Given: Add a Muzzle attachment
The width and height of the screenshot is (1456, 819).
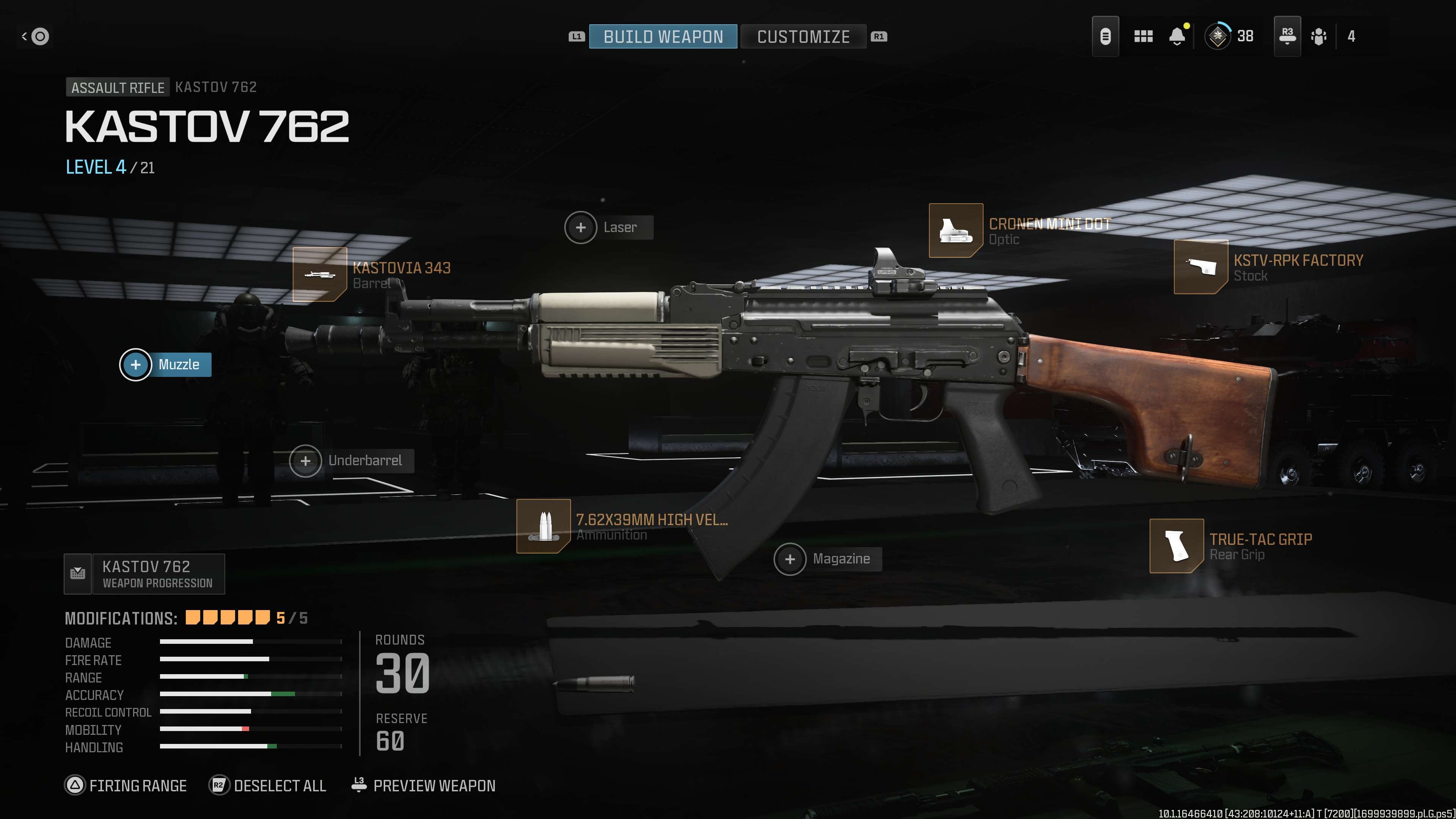Looking at the screenshot, I should 166,364.
